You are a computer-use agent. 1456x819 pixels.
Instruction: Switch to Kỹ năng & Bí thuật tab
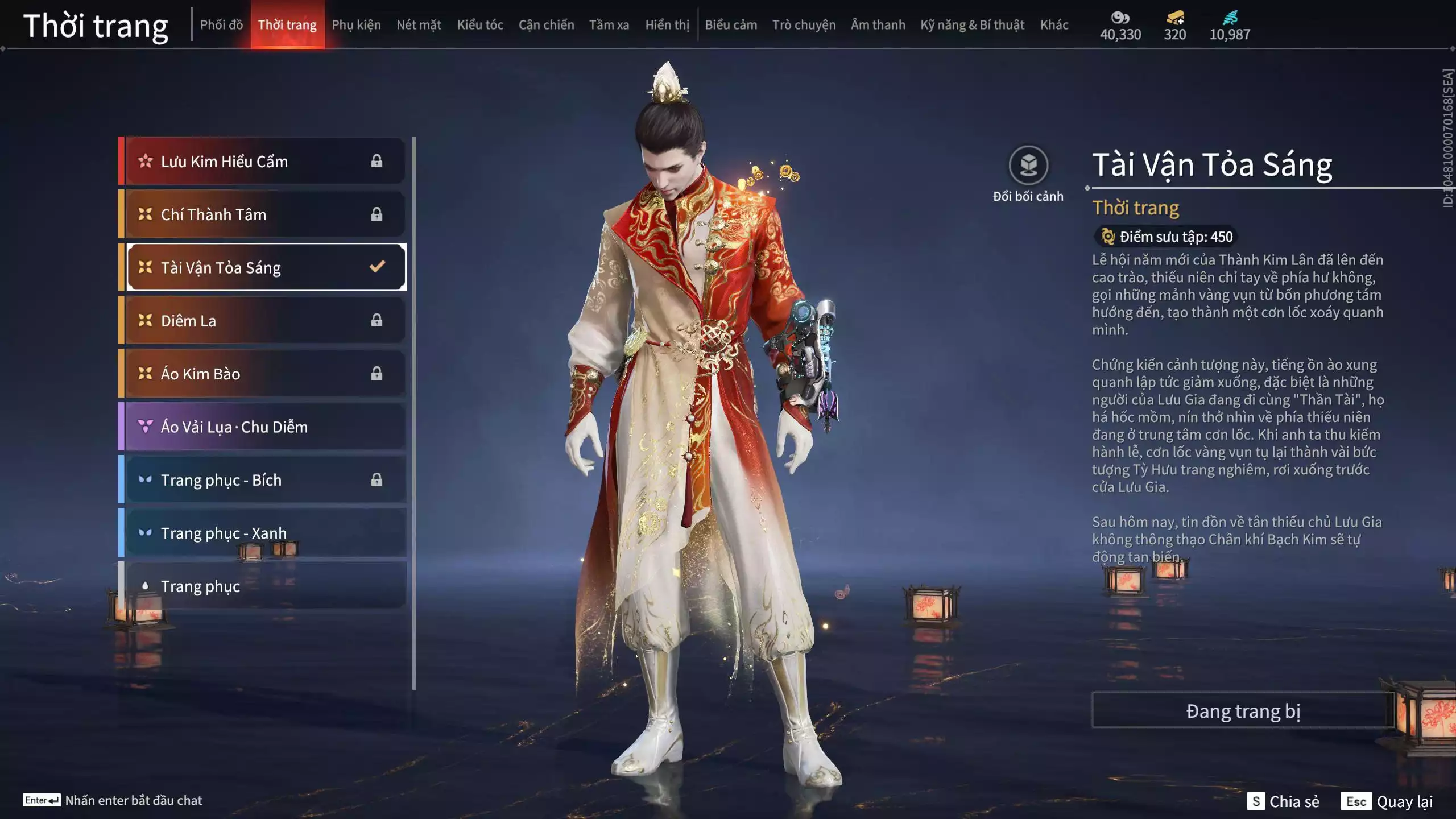(x=972, y=25)
